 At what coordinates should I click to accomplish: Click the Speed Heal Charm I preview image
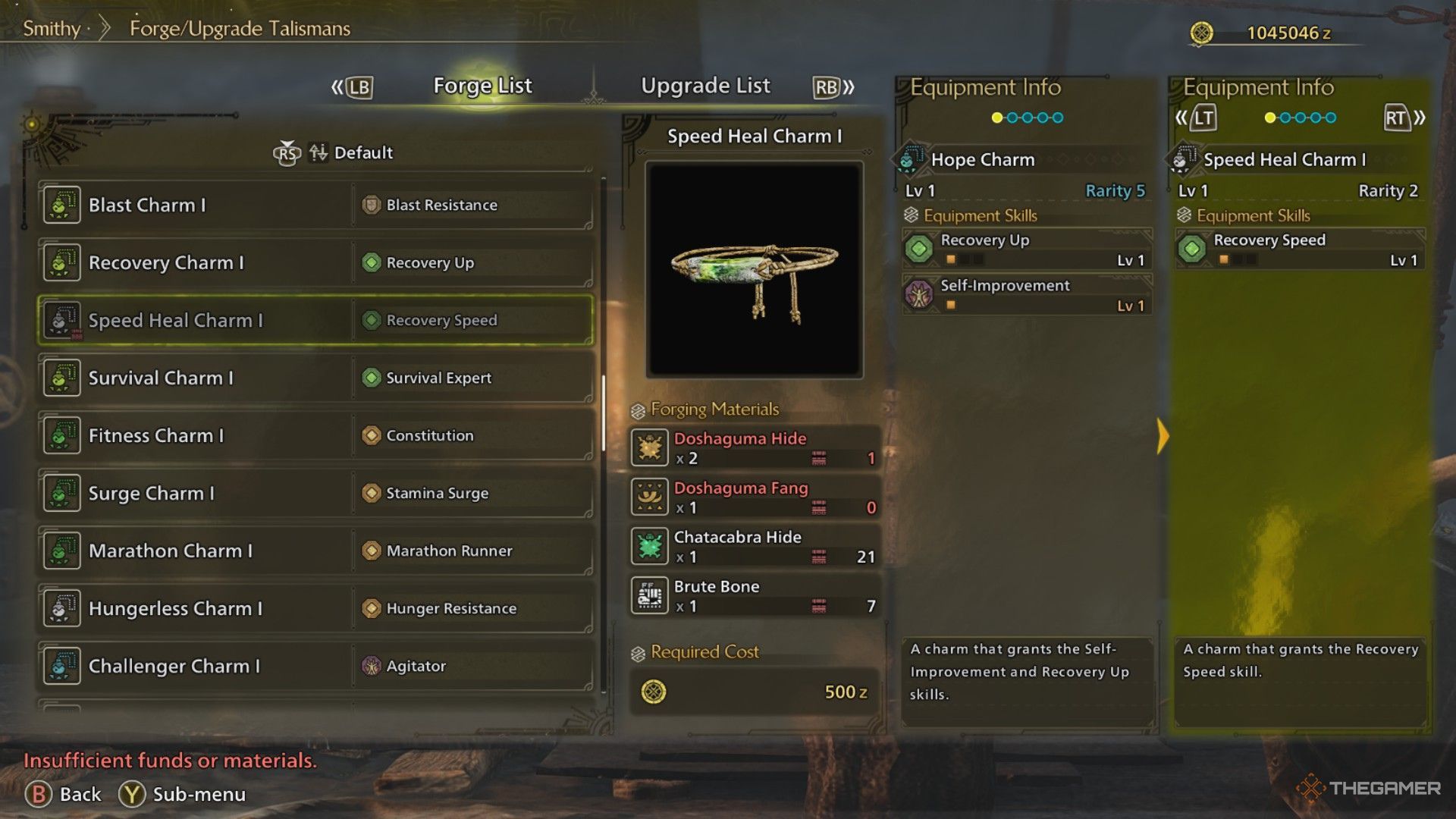(x=755, y=270)
